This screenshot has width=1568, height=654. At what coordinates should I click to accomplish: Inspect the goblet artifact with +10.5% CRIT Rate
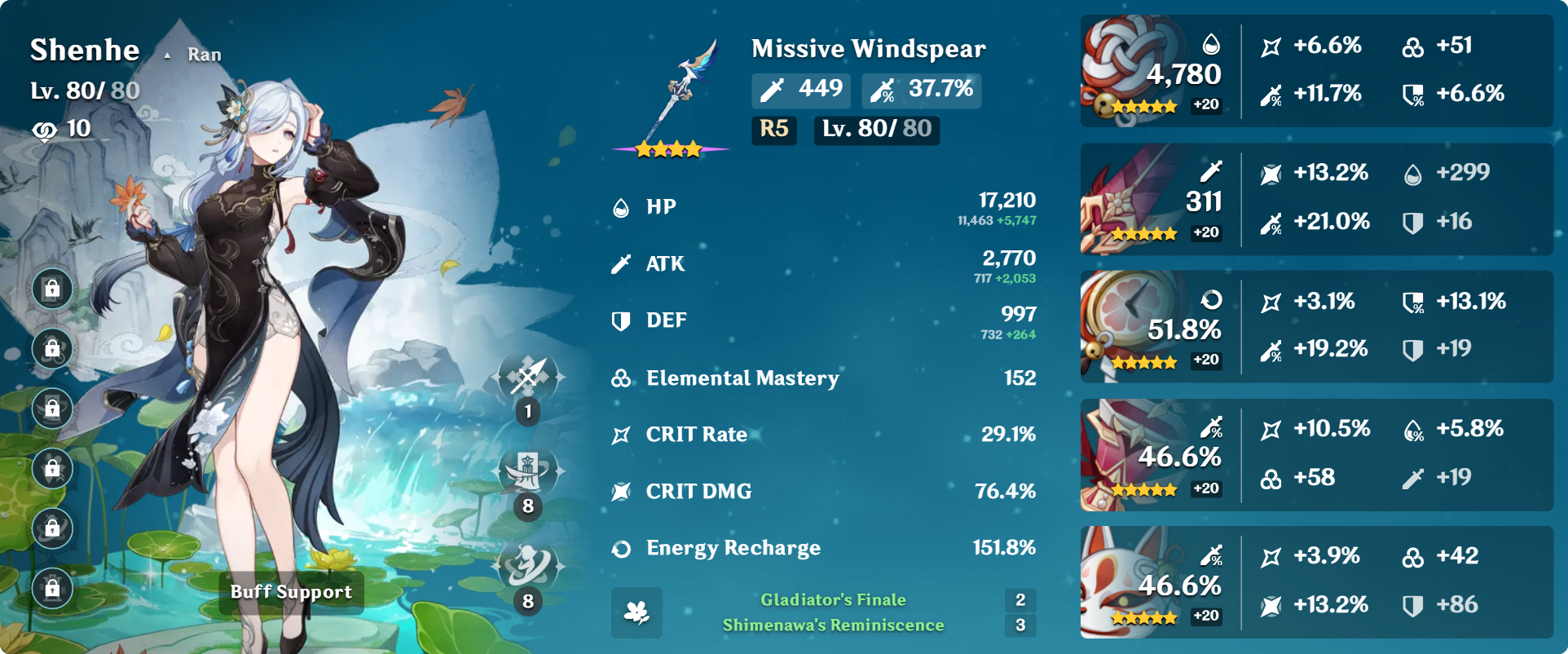point(1129,454)
